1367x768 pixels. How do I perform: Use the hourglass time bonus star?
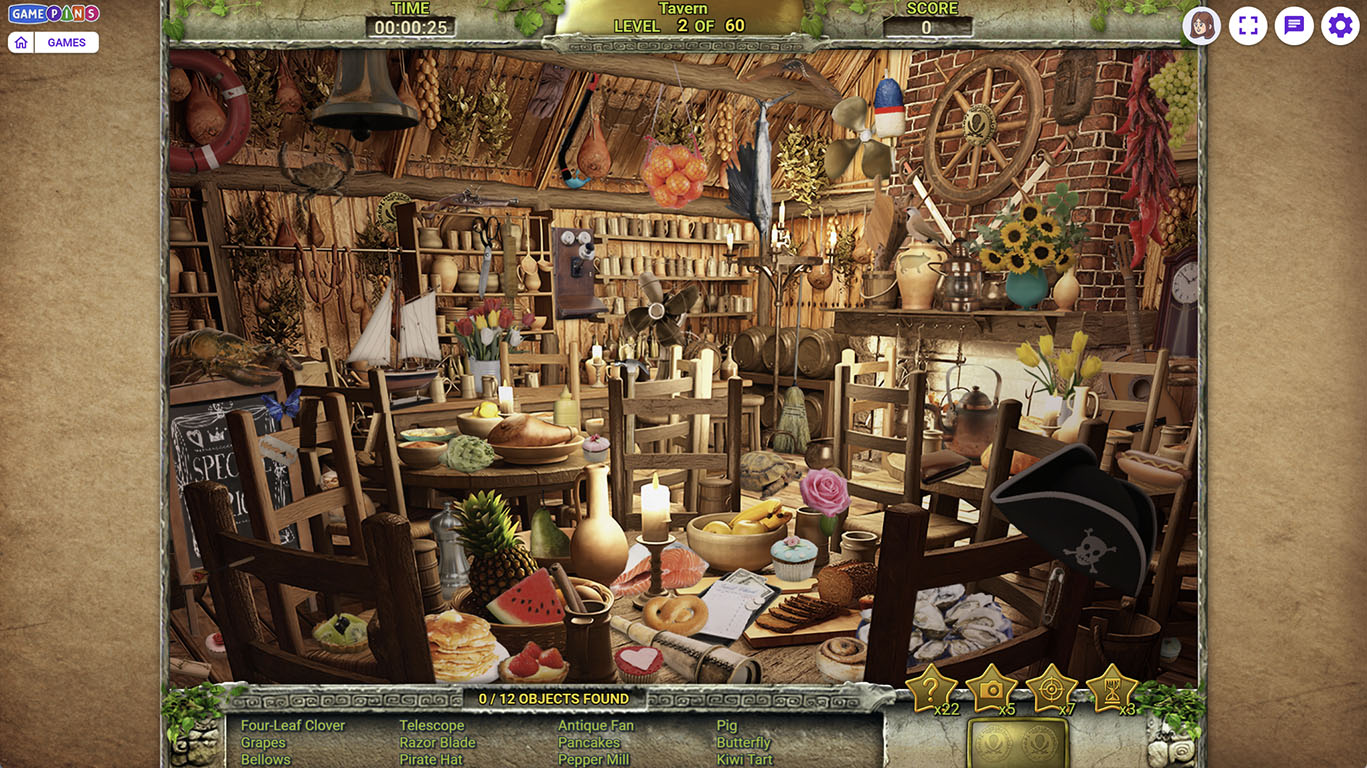pyautogui.click(x=1111, y=687)
